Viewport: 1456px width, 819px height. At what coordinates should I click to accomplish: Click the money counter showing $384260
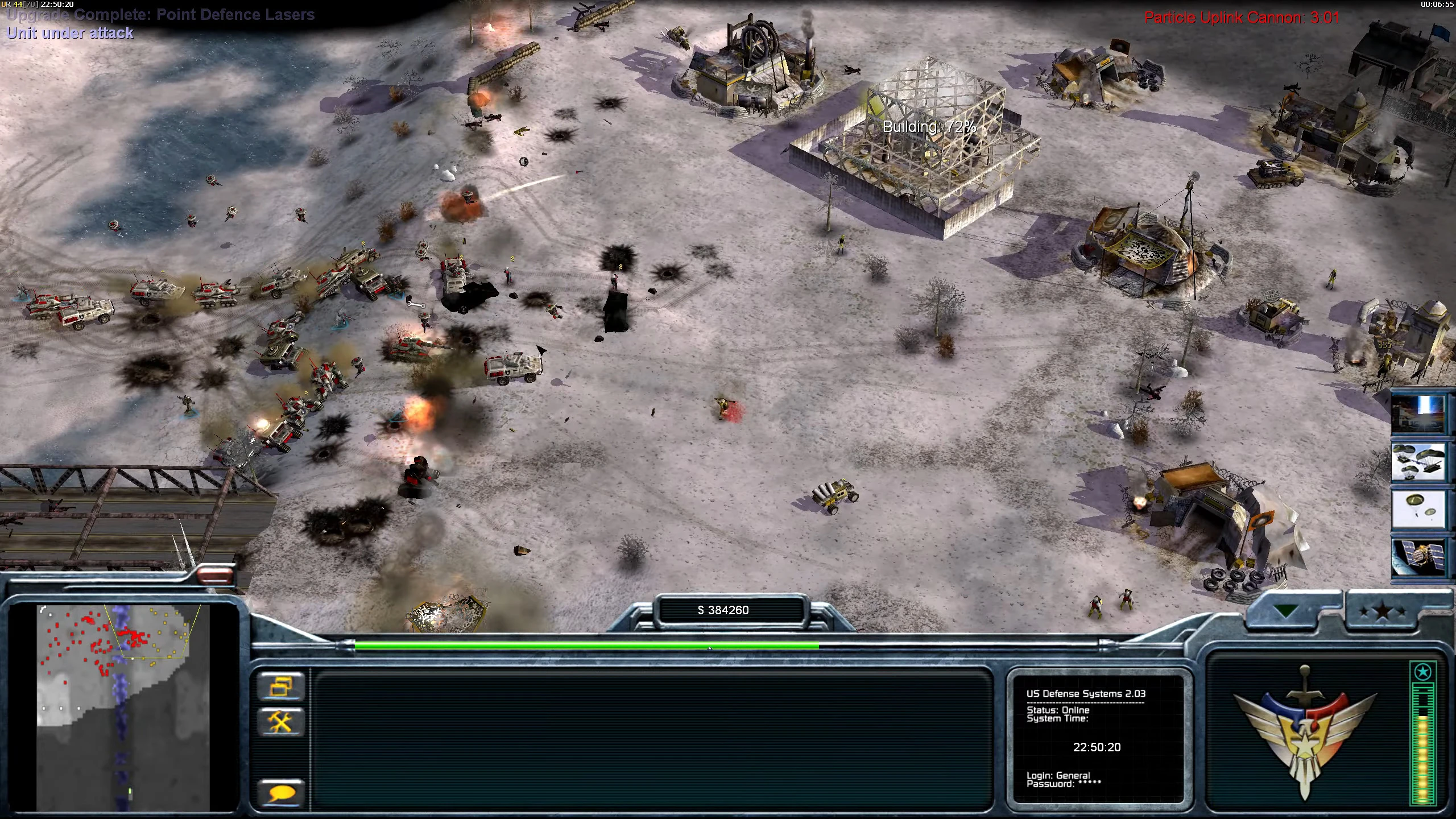(723, 610)
